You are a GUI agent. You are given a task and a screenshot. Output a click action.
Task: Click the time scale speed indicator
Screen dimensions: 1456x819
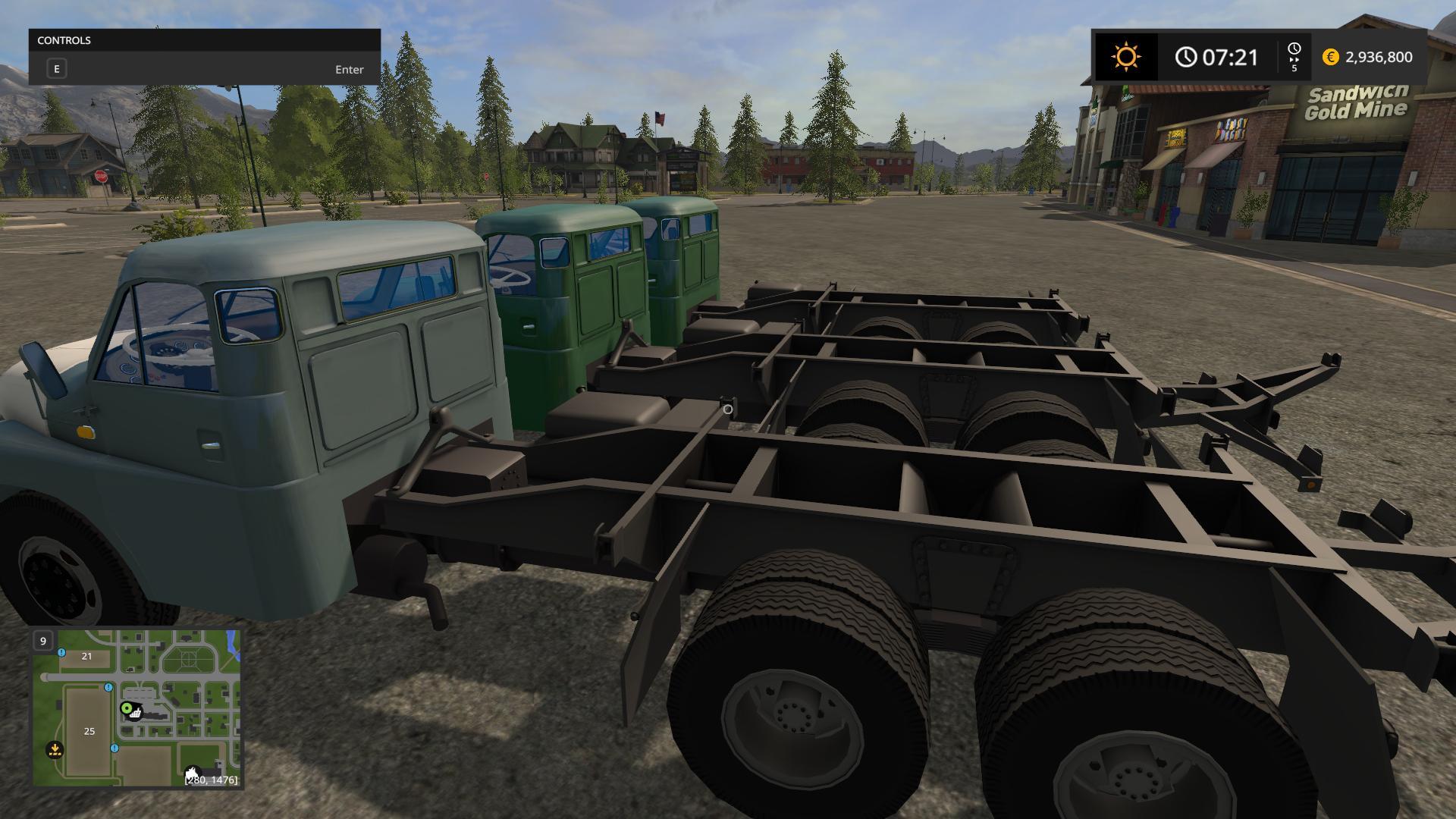coord(1294,57)
